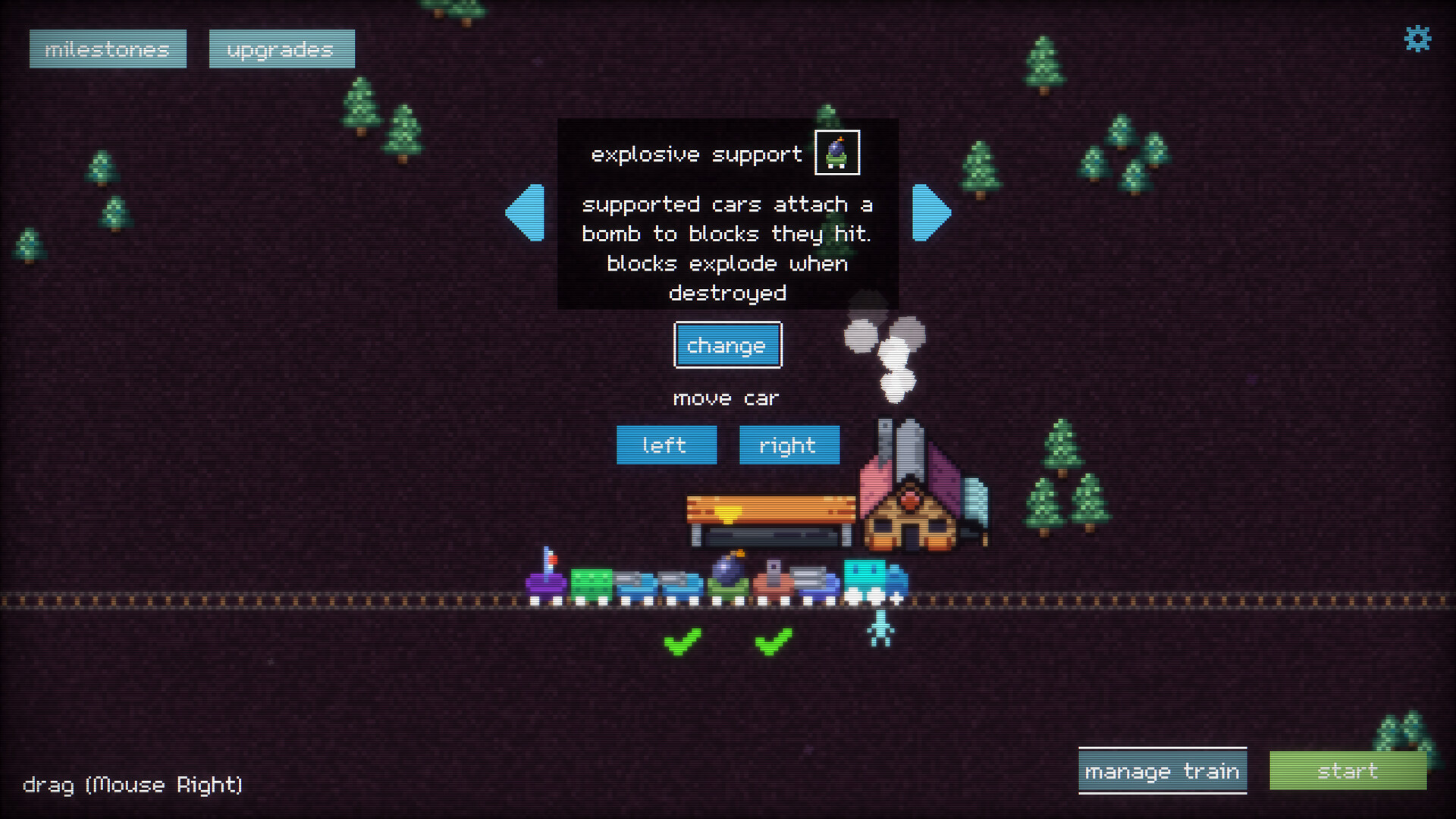The image size is (1456, 819).
Task: Cycle to the previous support with the left arrow
Action: [x=527, y=215]
